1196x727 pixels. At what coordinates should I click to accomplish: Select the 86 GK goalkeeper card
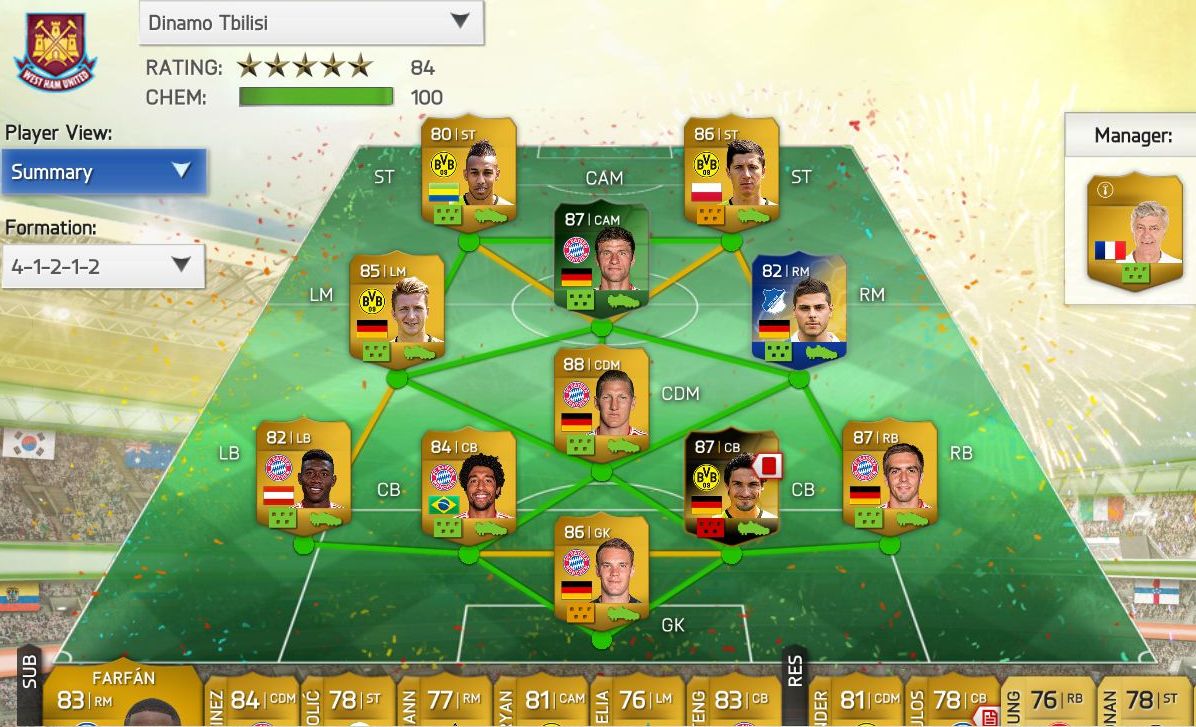point(601,570)
